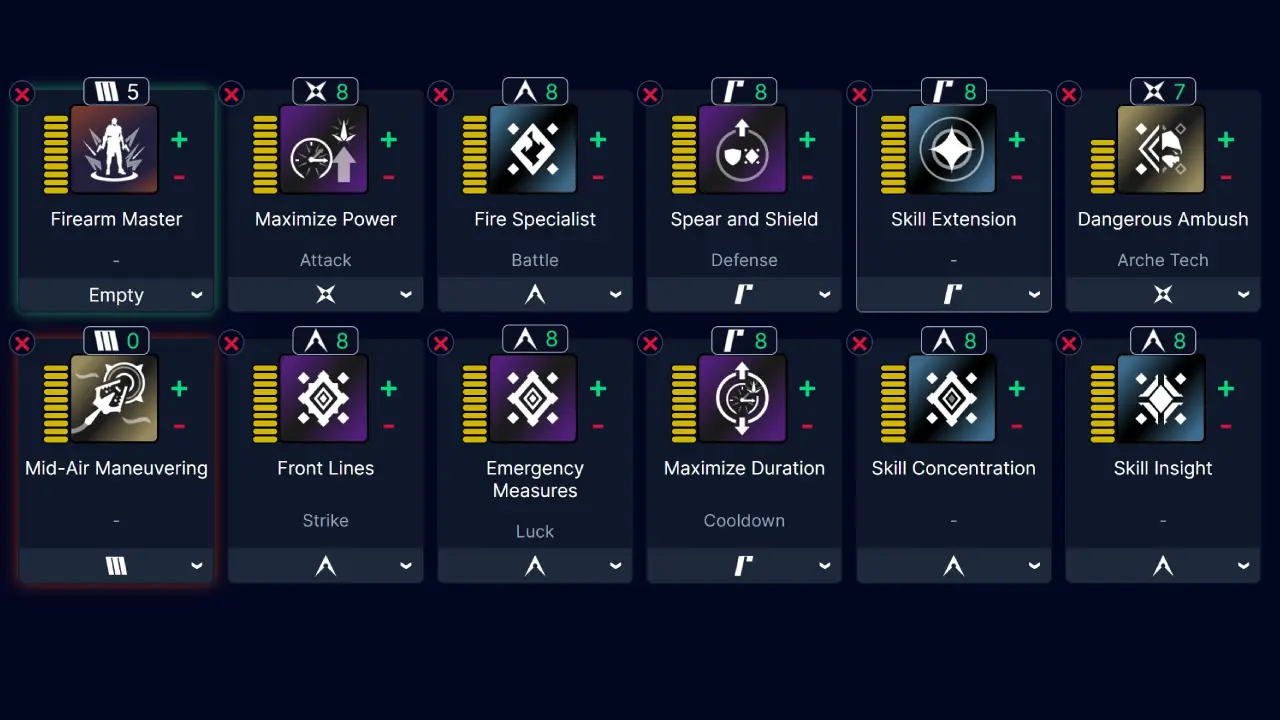Screen dimensions: 1280x720
Task: Click the Skill Insight module name
Action: pyautogui.click(x=1162, y=468)
